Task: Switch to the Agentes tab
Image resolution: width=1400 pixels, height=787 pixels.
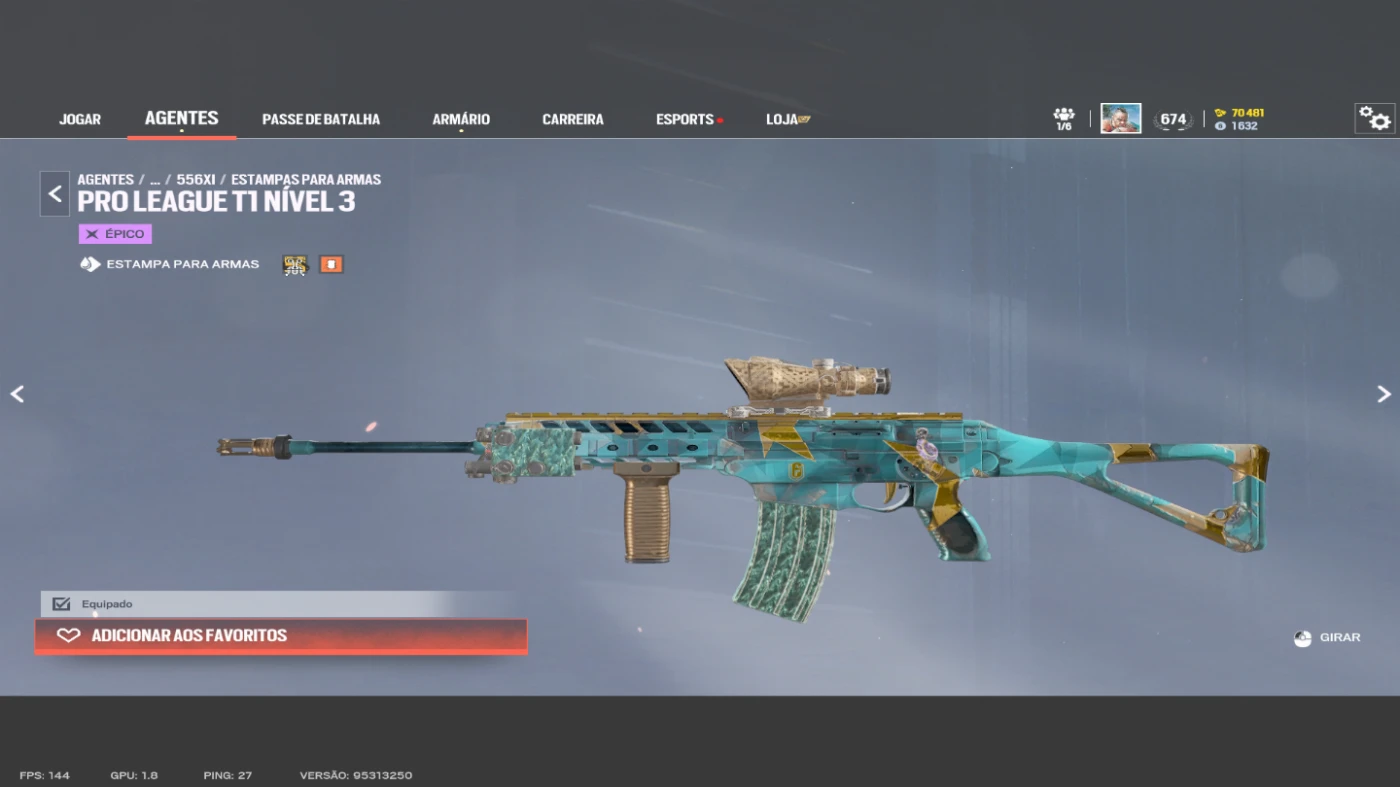Action: click(181, 118)
